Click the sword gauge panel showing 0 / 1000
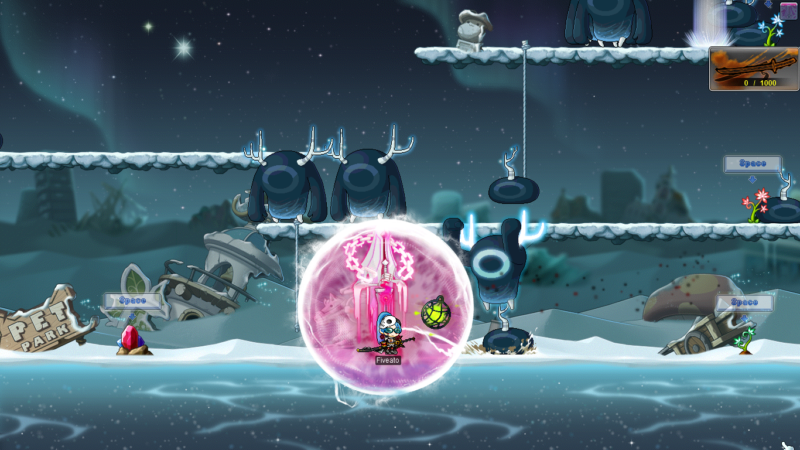Screen dimensions: 800x450 [753, 69]
